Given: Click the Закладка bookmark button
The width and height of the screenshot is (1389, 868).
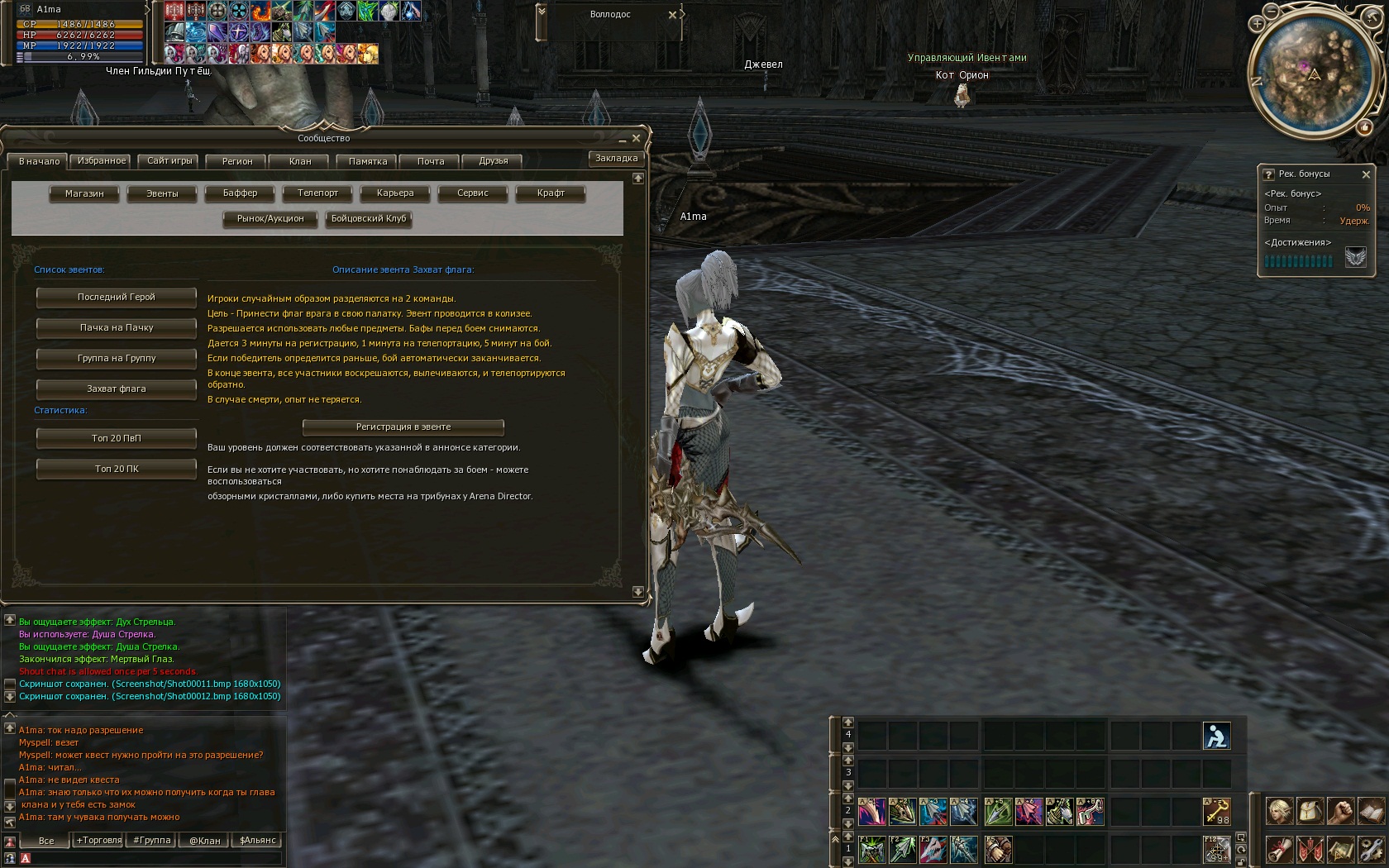Looking at the screenshot, I should (617, 159).
